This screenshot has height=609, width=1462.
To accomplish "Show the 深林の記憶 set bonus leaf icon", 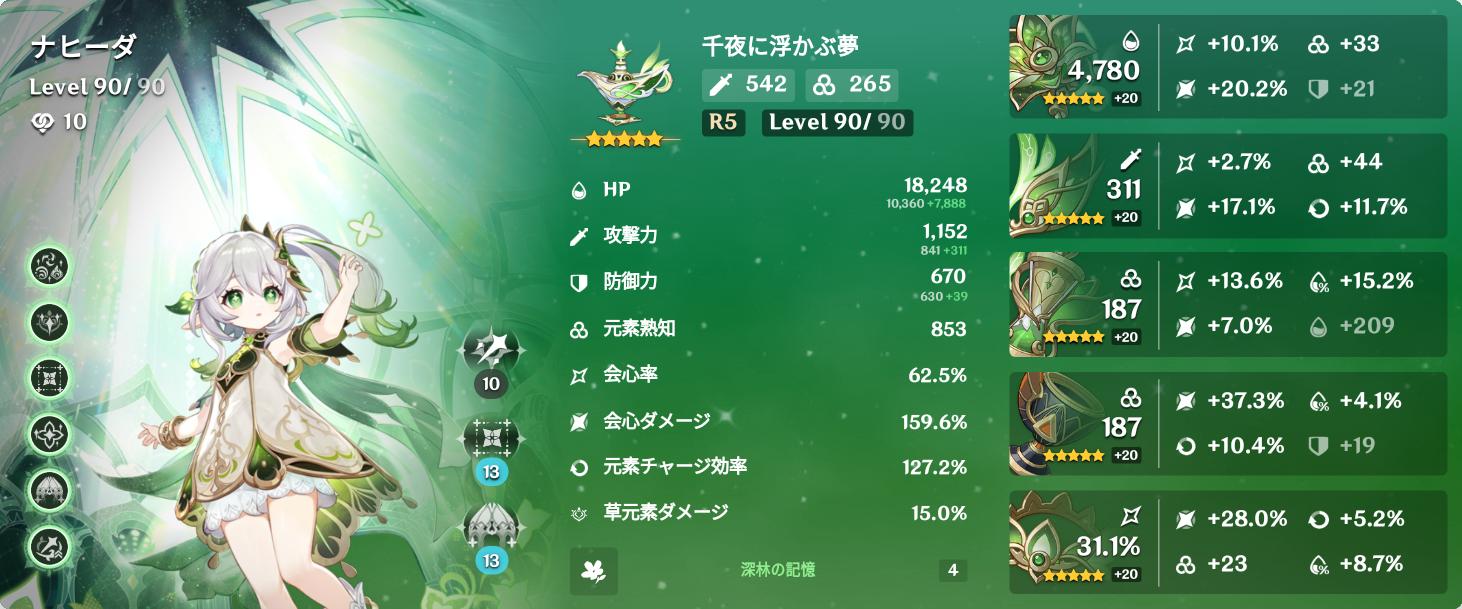I will (594, 571).
